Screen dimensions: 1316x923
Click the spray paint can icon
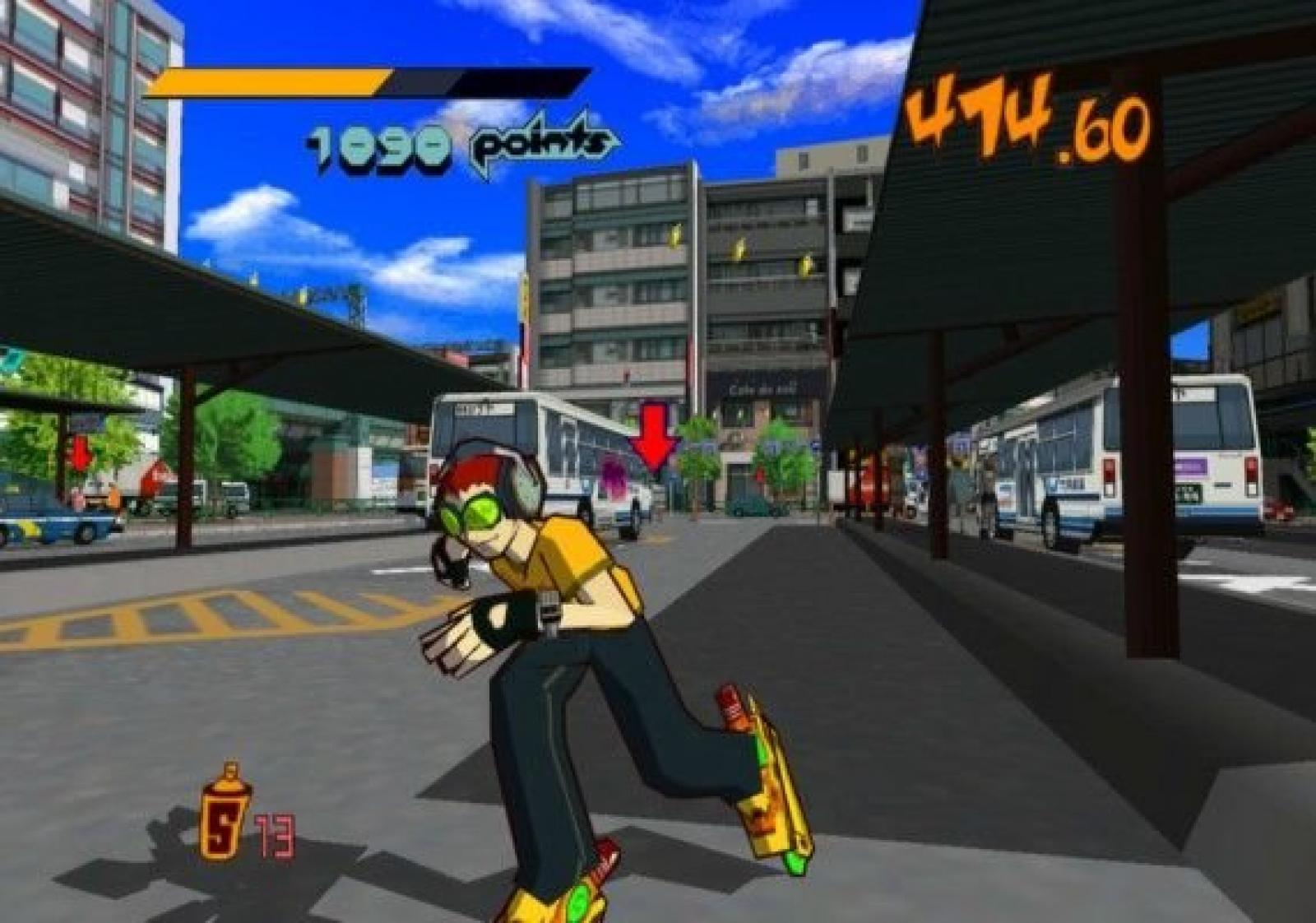(223, 814)
